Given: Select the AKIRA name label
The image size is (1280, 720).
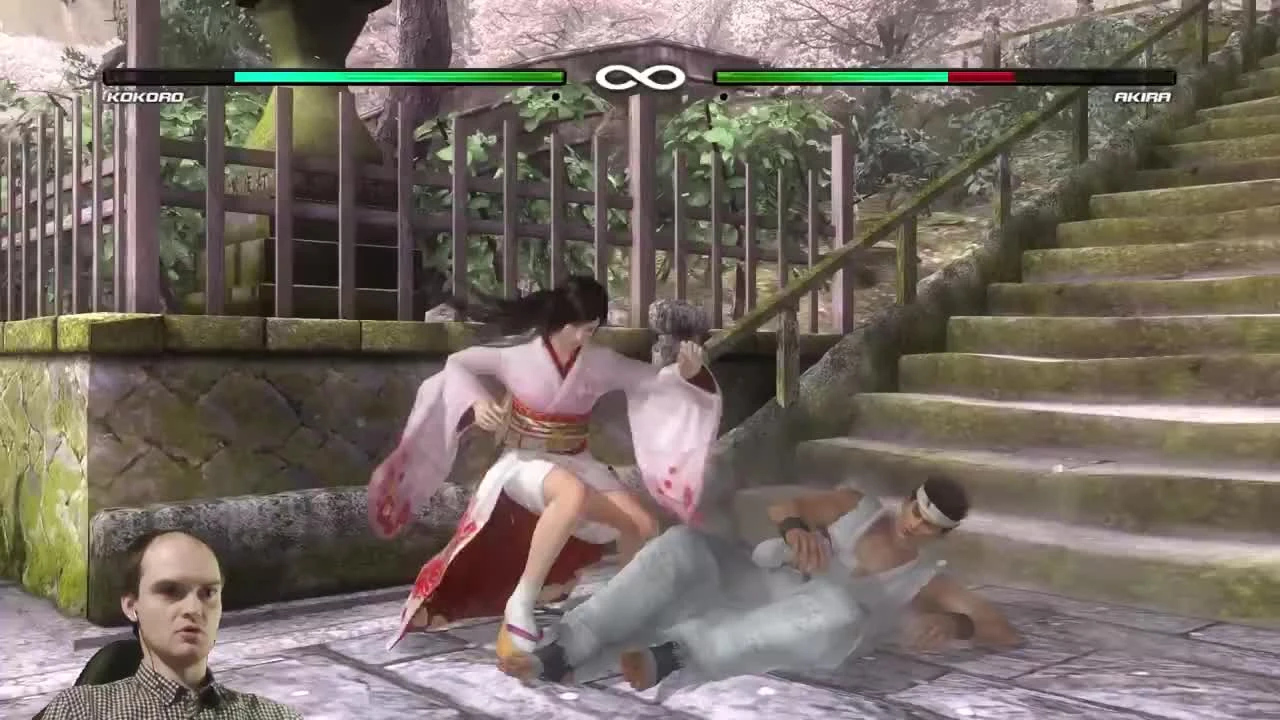Looking at the screenshot, I should (1143, 97).
